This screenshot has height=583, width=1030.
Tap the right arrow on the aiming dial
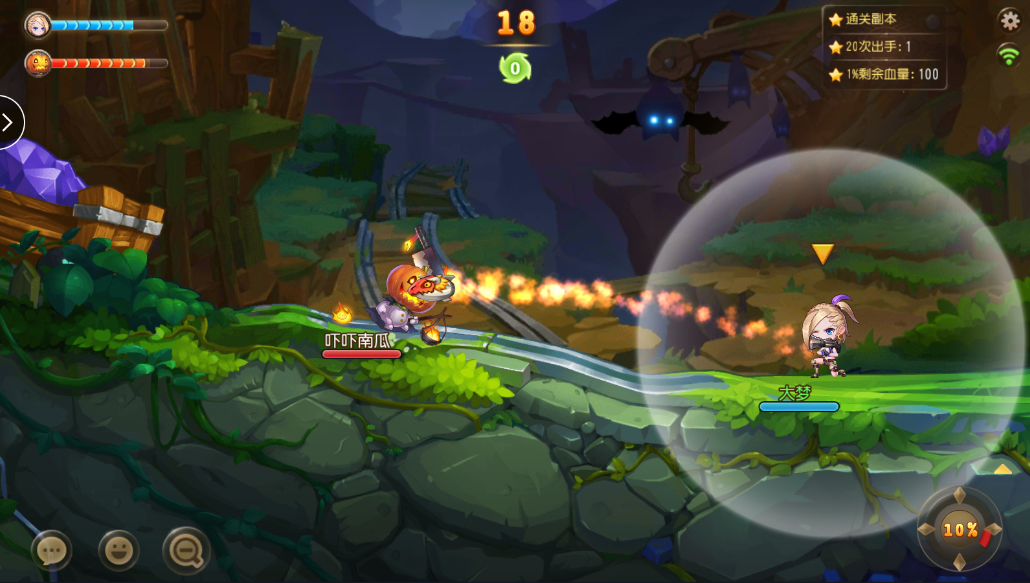(x=993, y=530)
